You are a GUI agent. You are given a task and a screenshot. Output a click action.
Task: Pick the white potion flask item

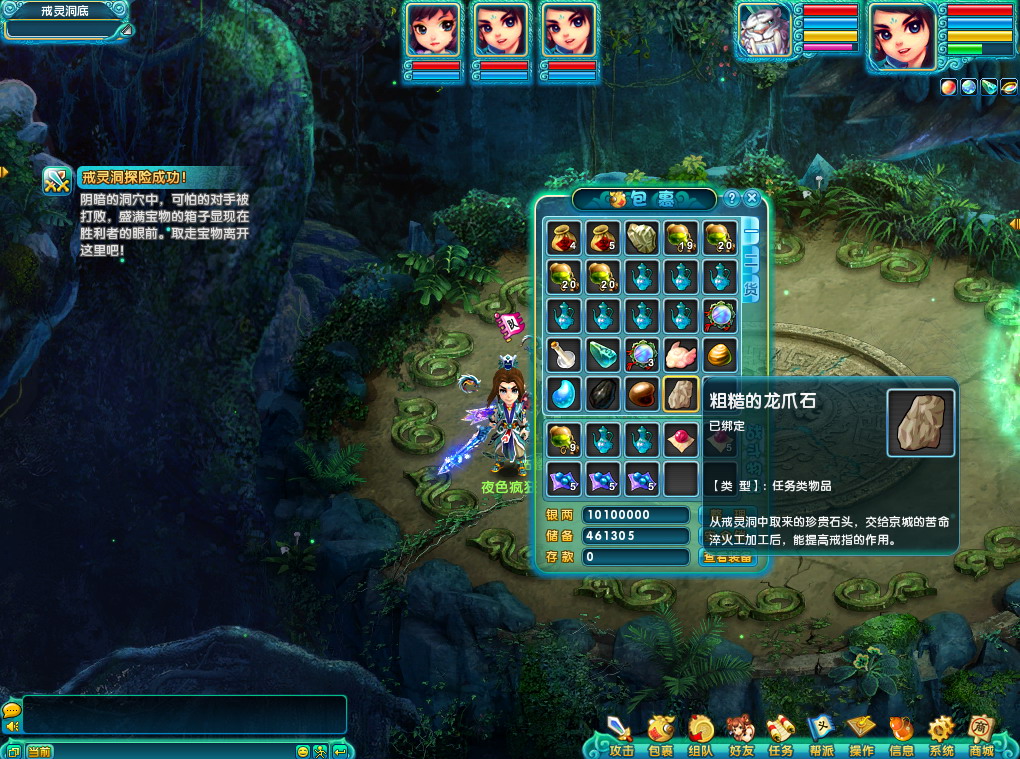[x=564, y=355]
